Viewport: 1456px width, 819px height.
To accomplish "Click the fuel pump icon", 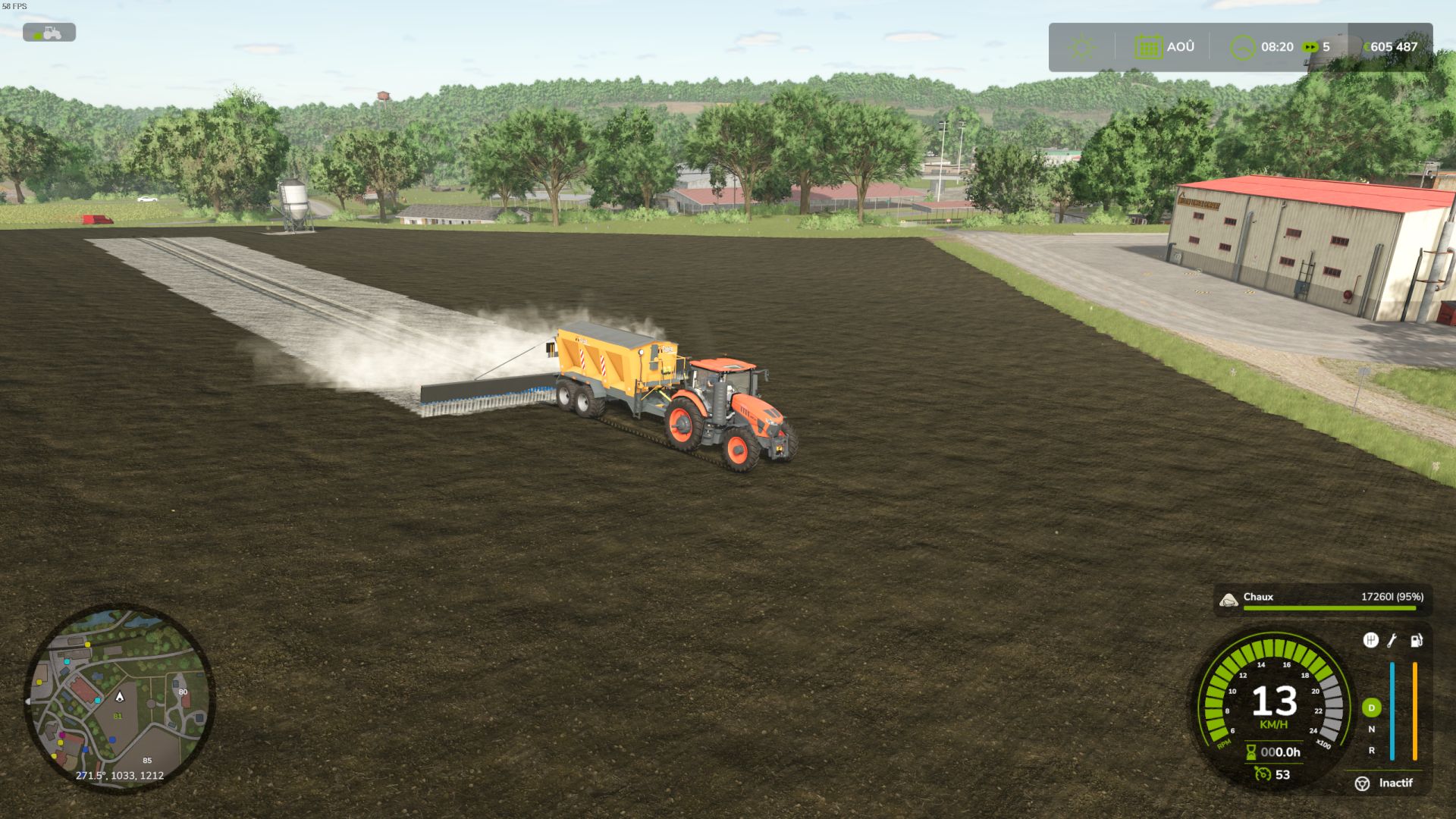I will (x=1416, y=641).
